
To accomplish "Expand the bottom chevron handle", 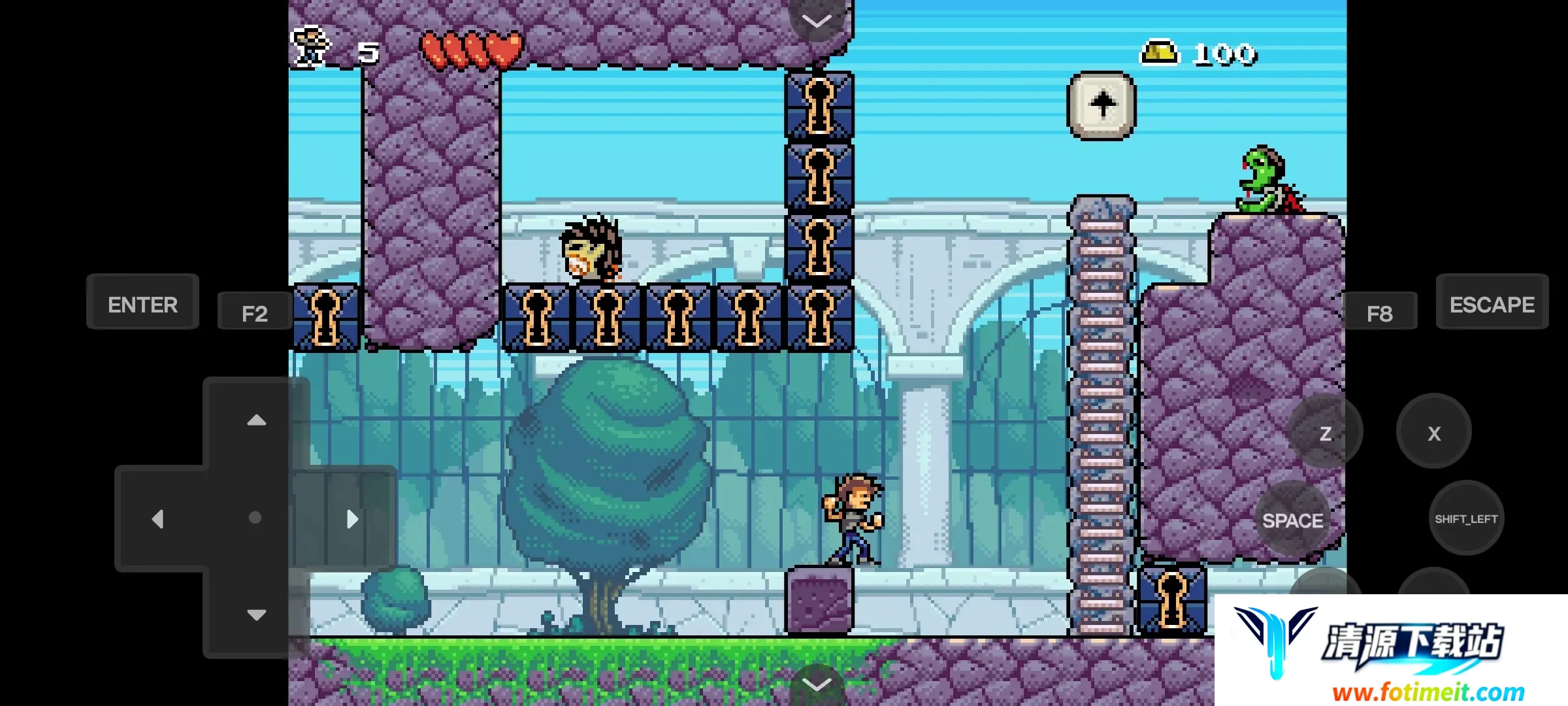I will coord(817,684).
